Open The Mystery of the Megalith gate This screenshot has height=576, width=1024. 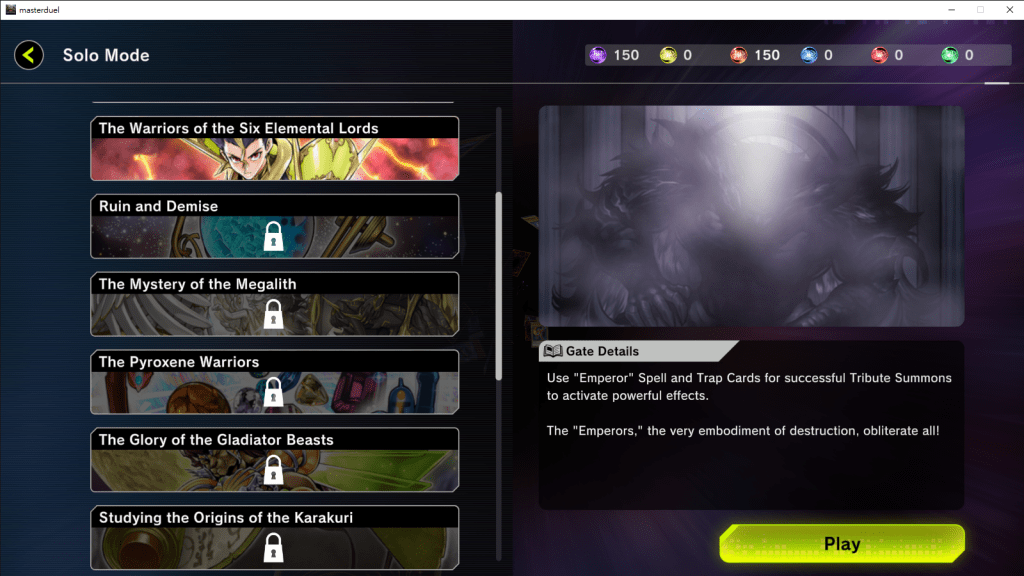275,305
